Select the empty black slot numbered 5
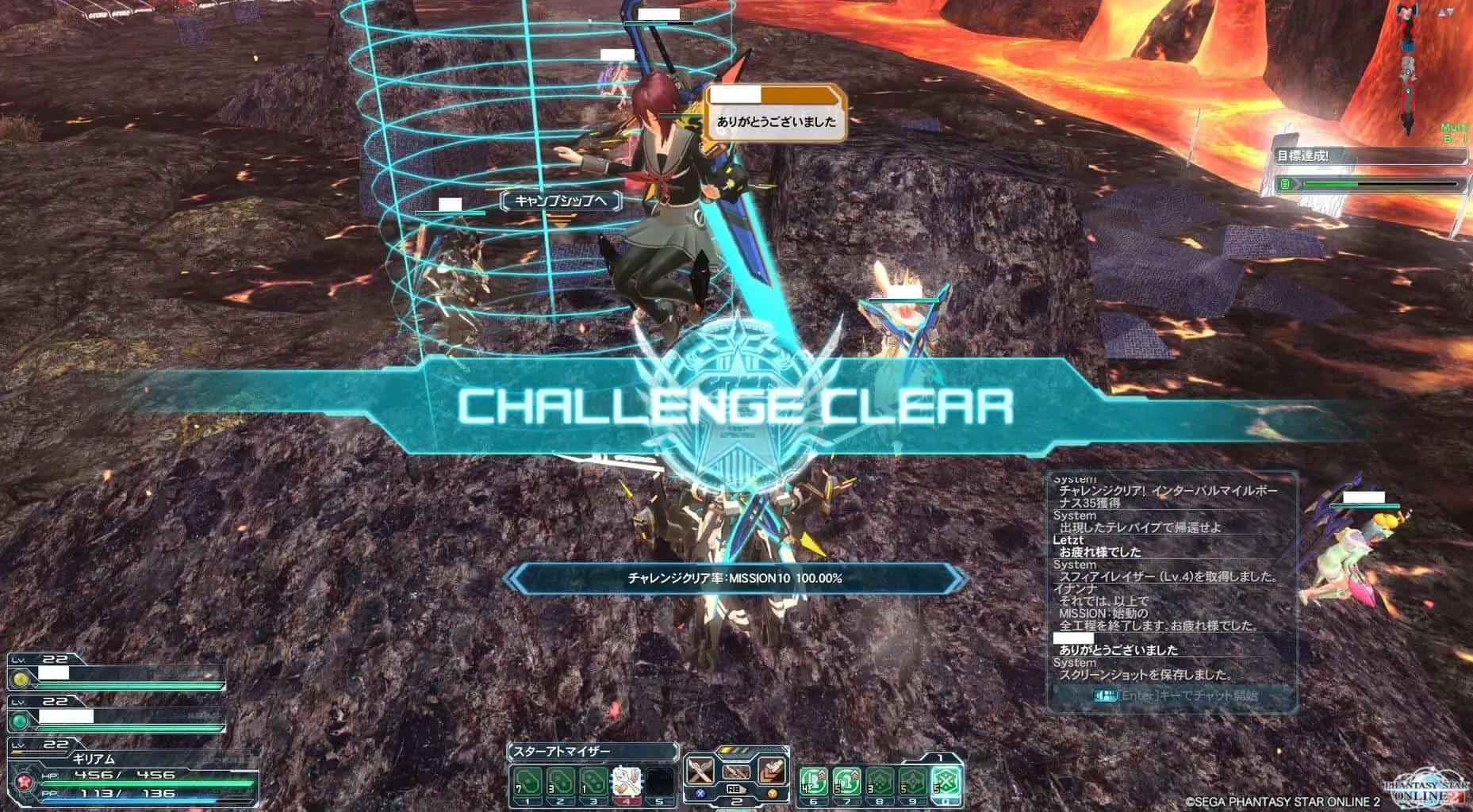Image resolution: width=1473 pixels, height=812 pixels. tap(658, 783)
